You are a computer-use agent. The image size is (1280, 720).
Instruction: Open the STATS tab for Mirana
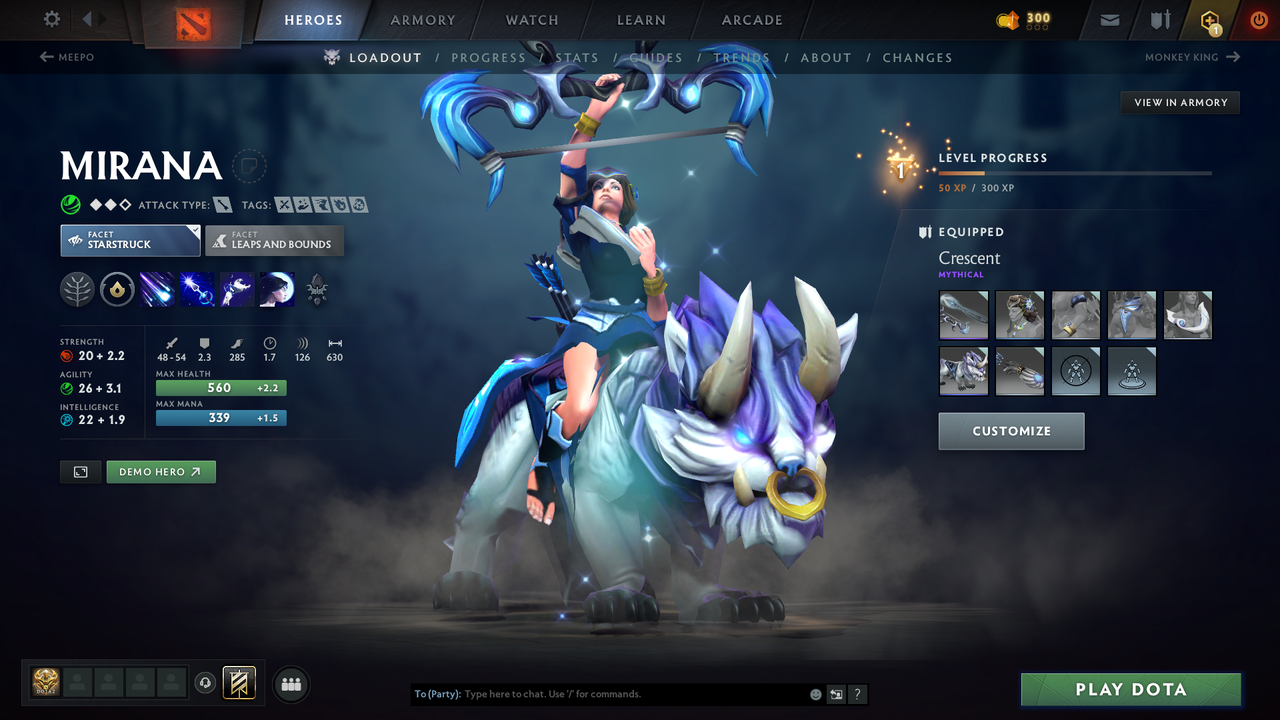point(577,57)
